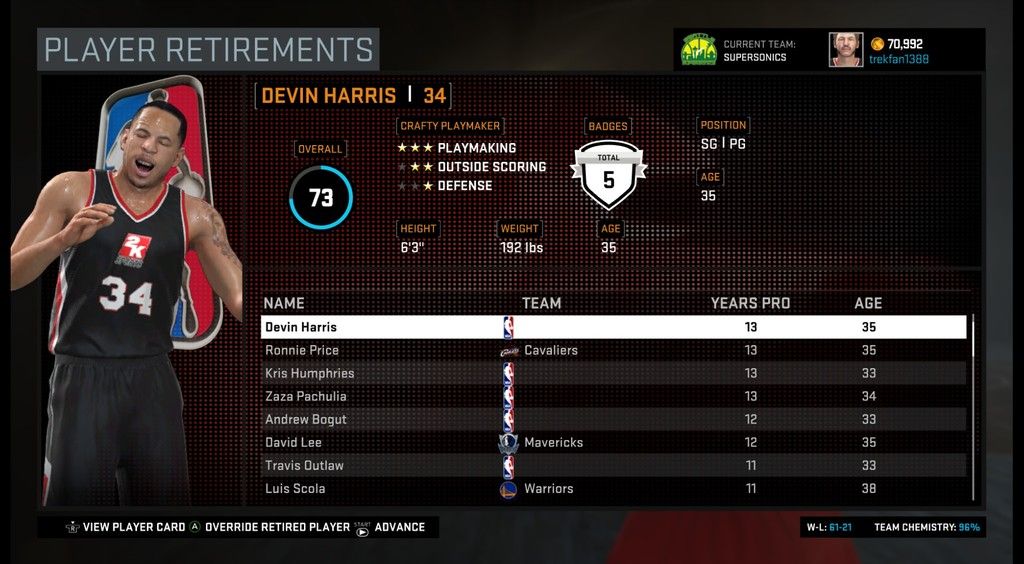This screenshot has width=1024, height=564.
Task: Click the Supersonics team logo
Action: tap(698, 49)
